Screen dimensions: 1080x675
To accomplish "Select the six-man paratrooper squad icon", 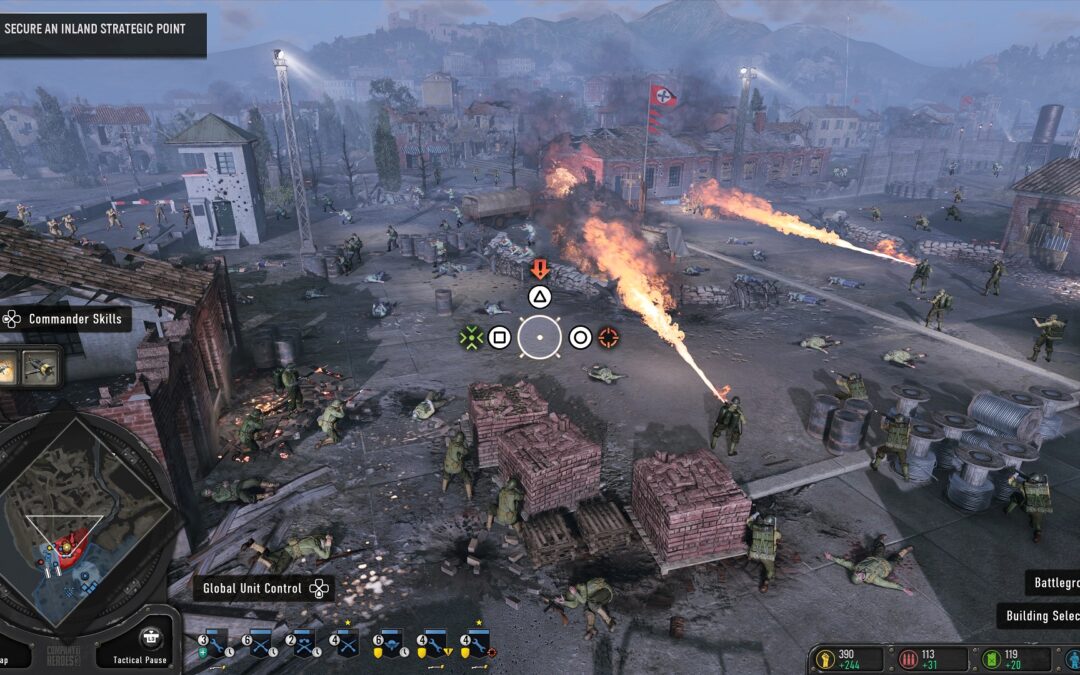I will (389, 643).
